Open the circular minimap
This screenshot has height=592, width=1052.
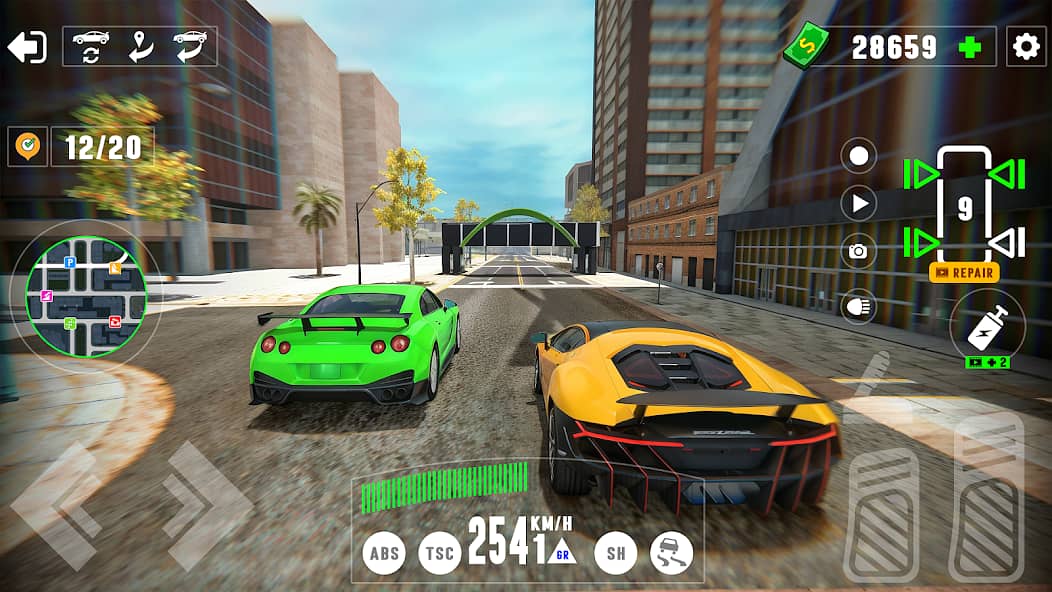[x=87, y=296]
